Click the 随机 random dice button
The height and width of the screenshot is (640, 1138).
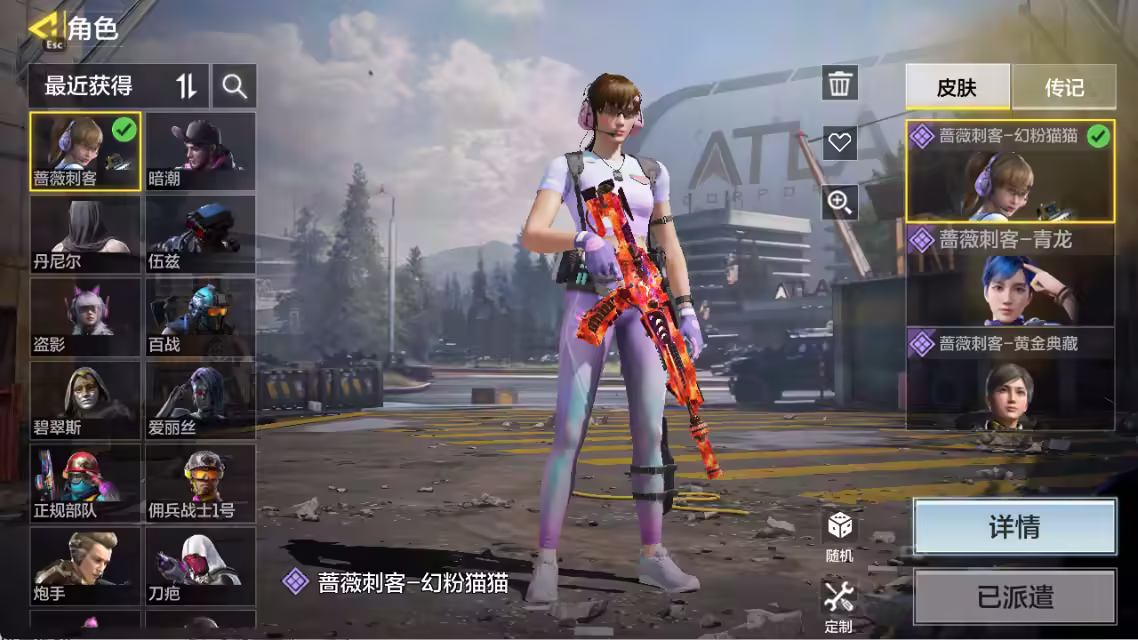(839, 535)
